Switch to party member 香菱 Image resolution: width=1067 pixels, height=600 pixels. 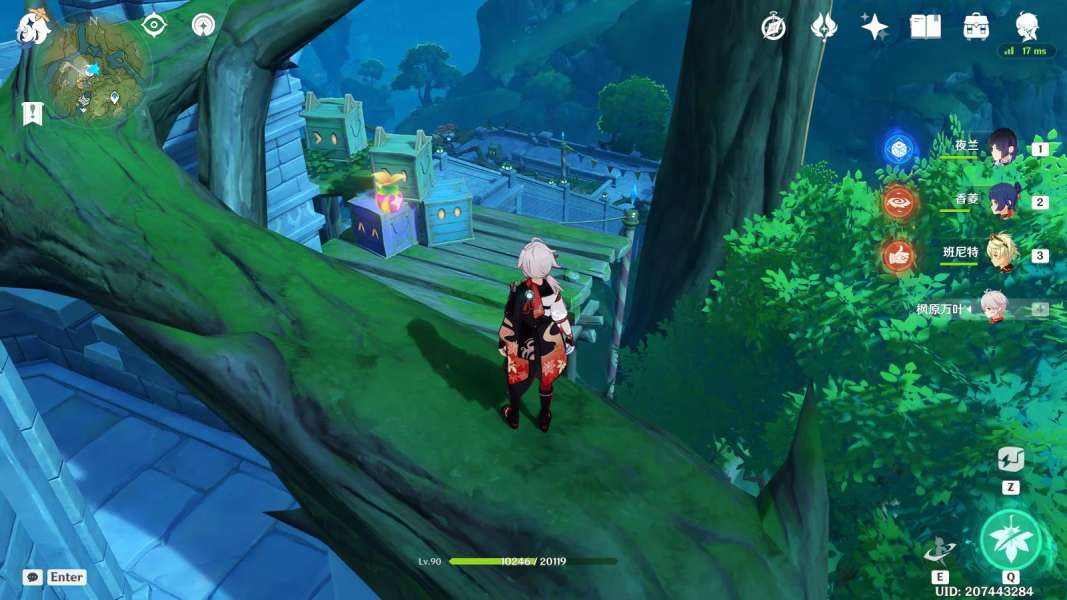click(1002, 201)
